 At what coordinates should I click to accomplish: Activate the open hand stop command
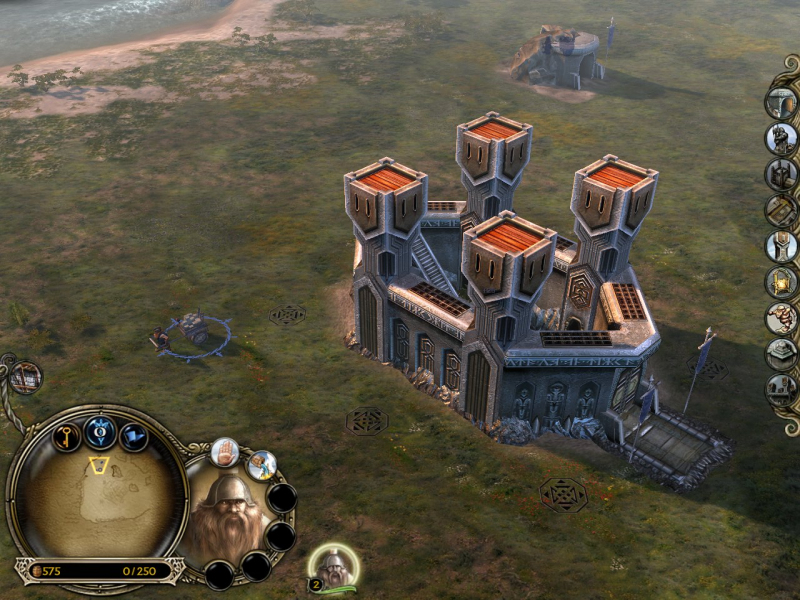pos(224,452)
